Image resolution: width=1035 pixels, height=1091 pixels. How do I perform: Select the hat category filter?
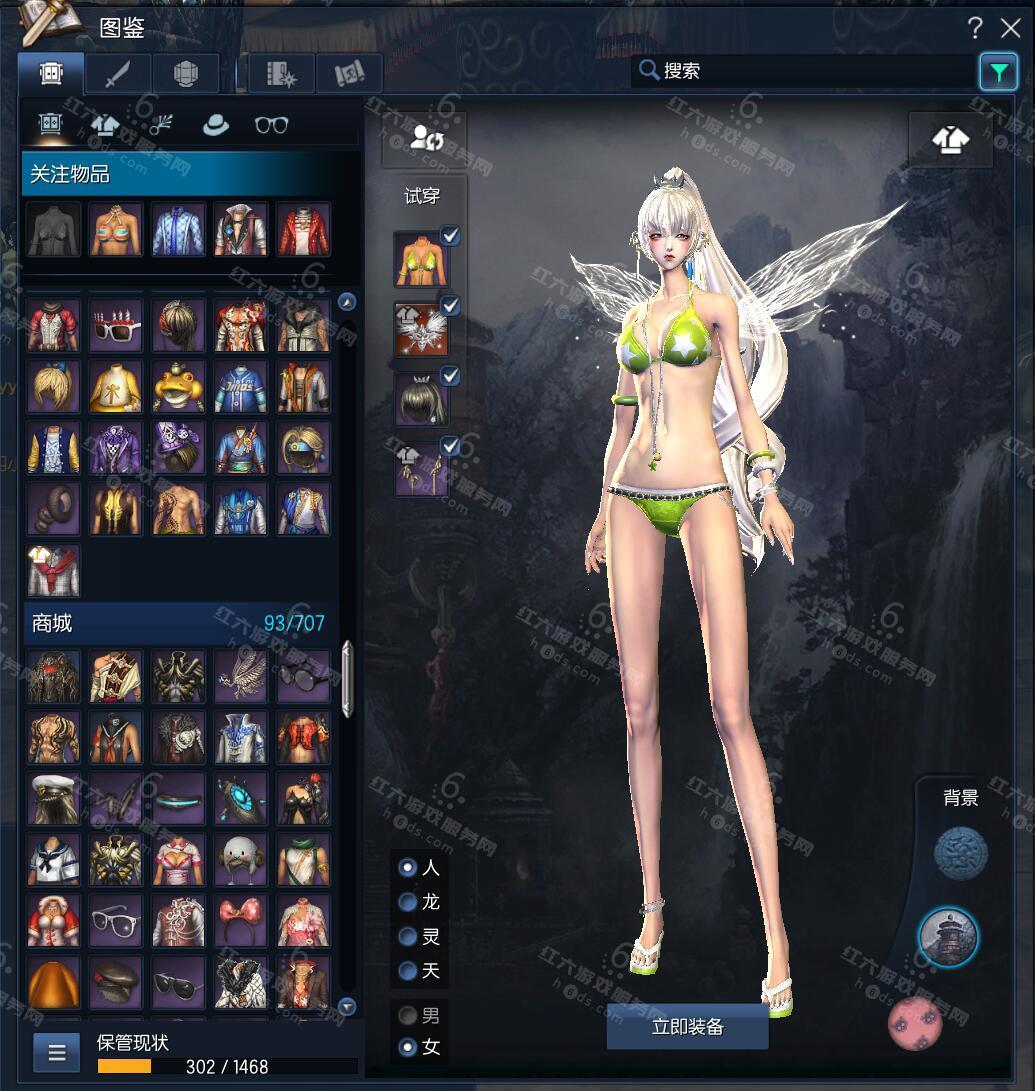pos(214,124)
